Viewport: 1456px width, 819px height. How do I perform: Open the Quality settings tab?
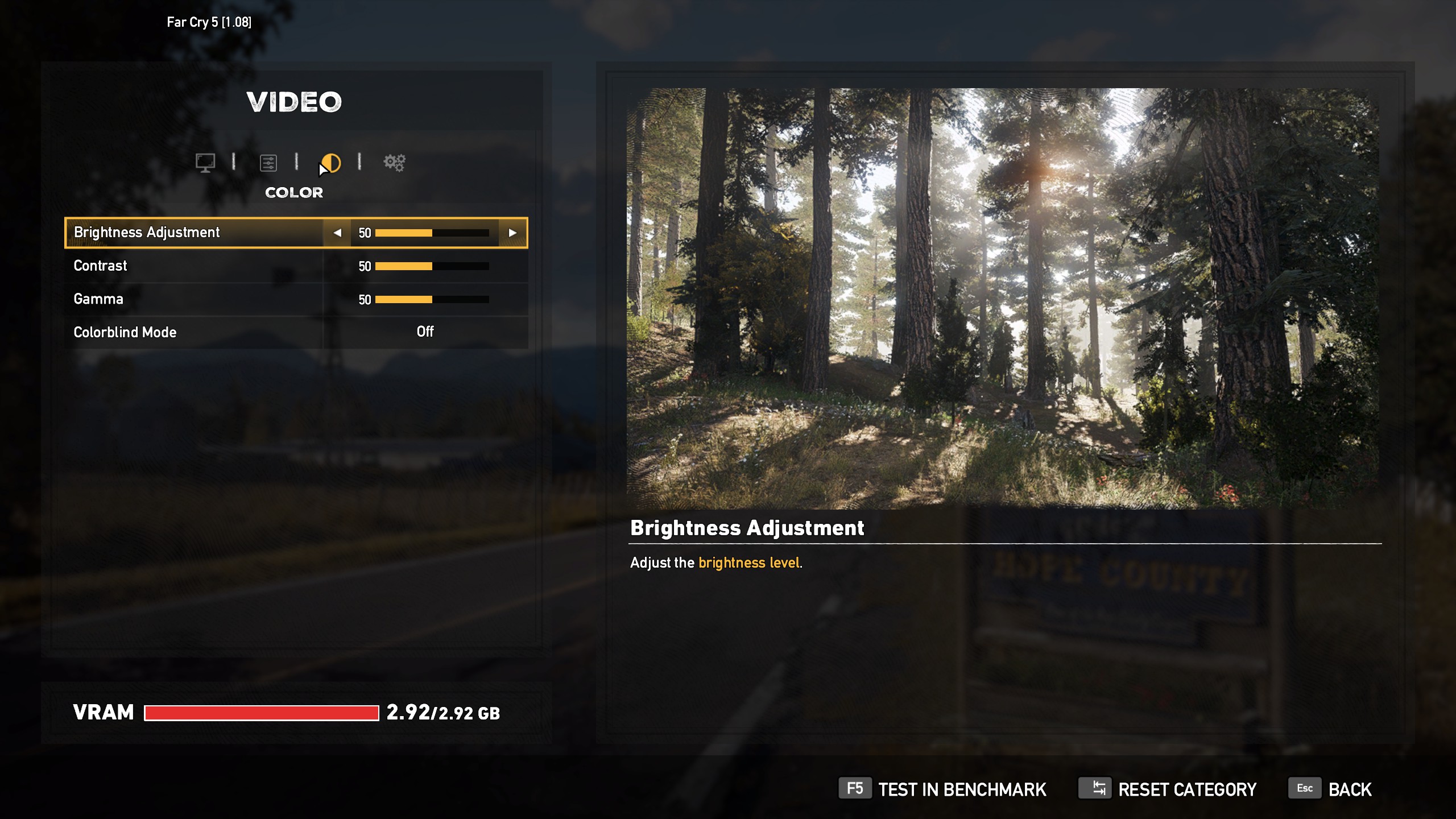click(269, 163)
